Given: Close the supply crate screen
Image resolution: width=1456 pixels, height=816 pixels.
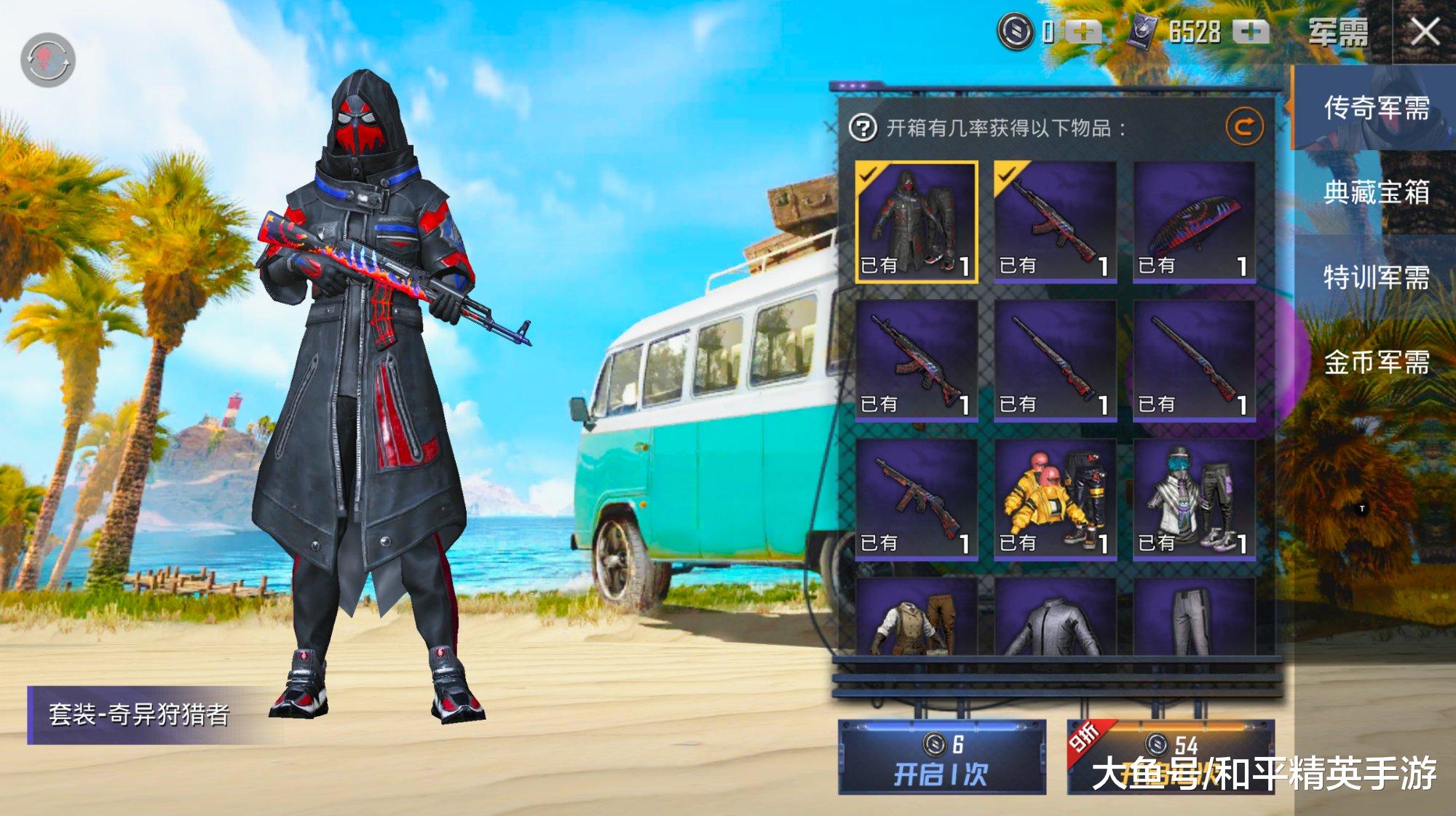Looking at the screenshot, I should 1425,32.
